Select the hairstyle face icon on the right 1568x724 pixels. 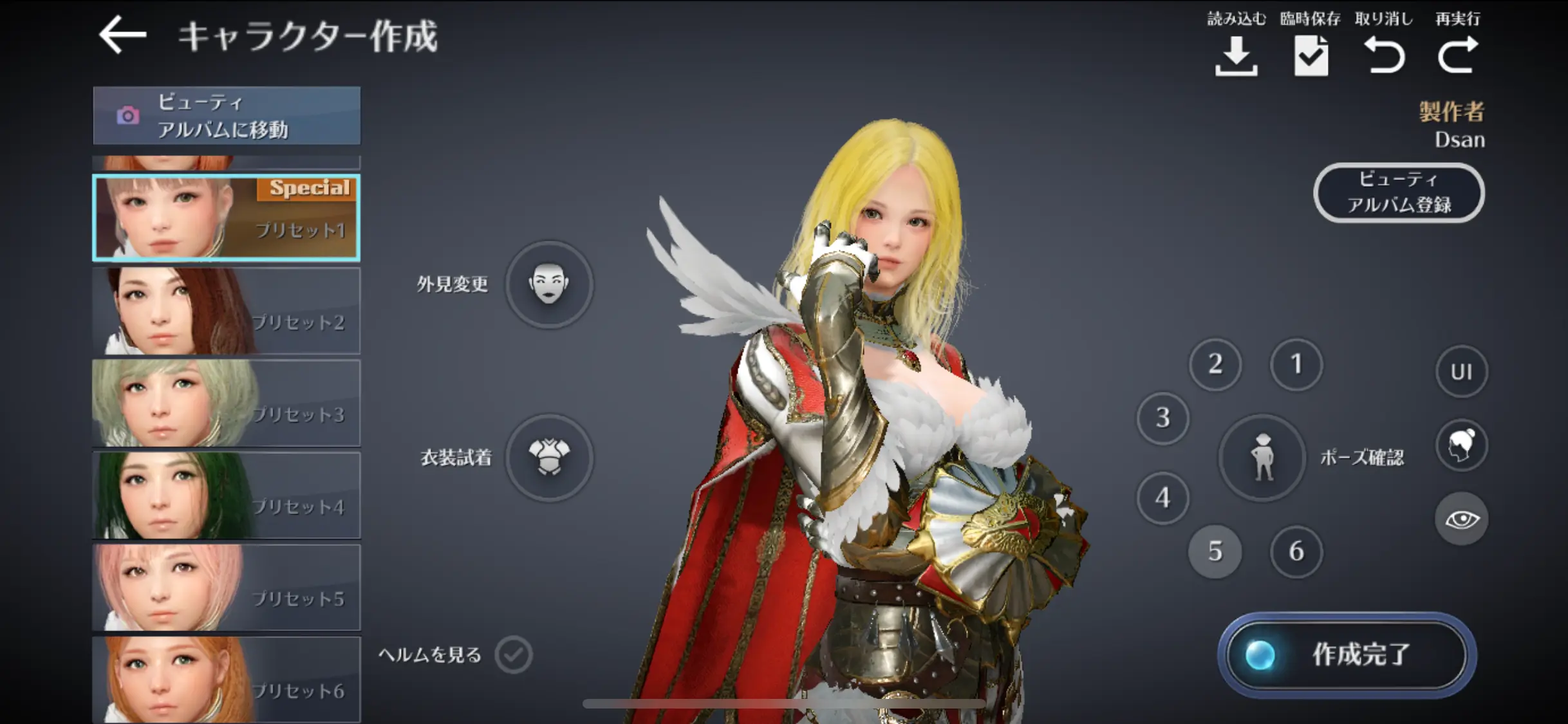pyautogui.click(x=1462, y=445)
